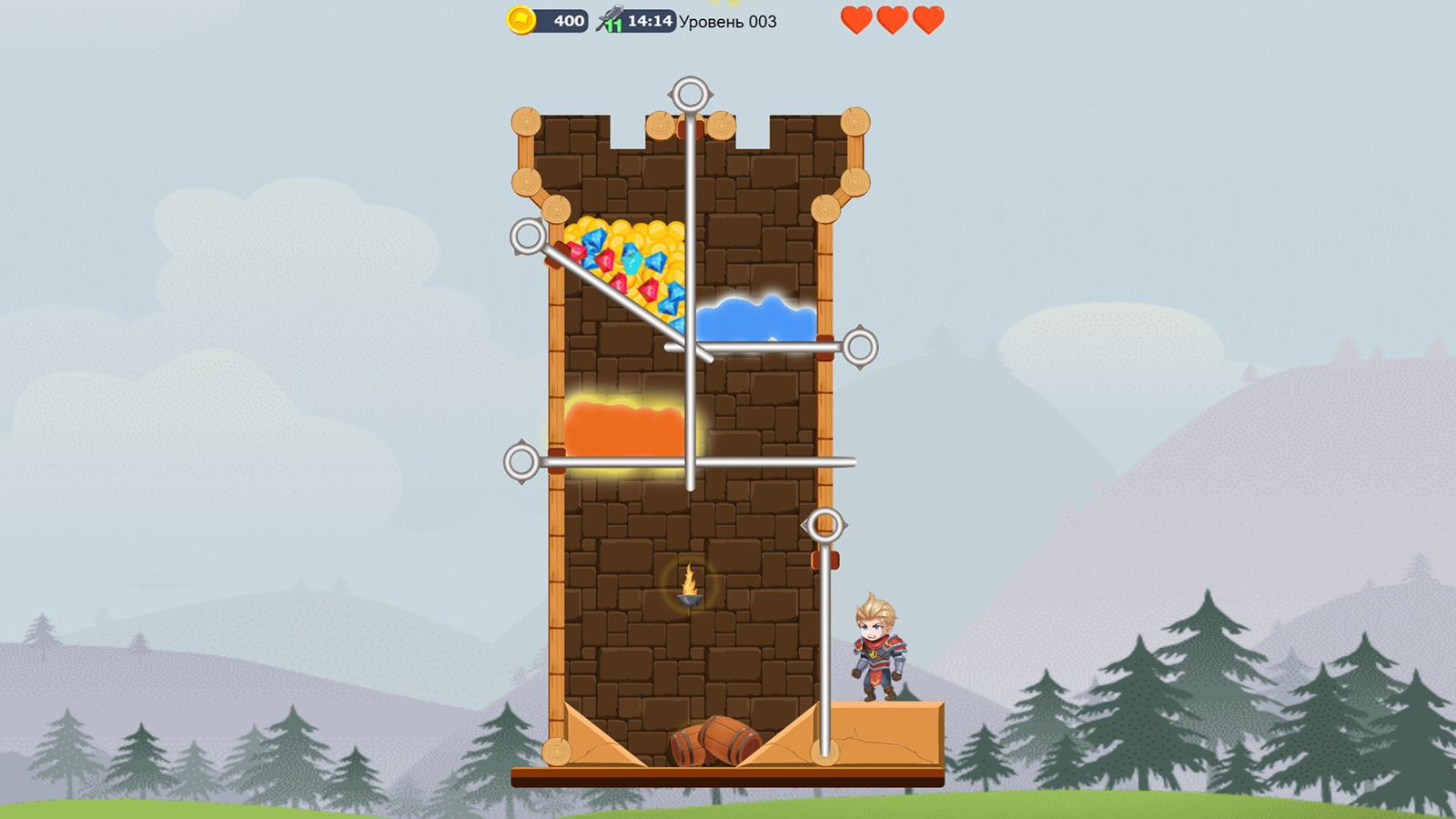1456x819 pixels.
Task: Click the first red heart life icon
Action: point(856,17)
